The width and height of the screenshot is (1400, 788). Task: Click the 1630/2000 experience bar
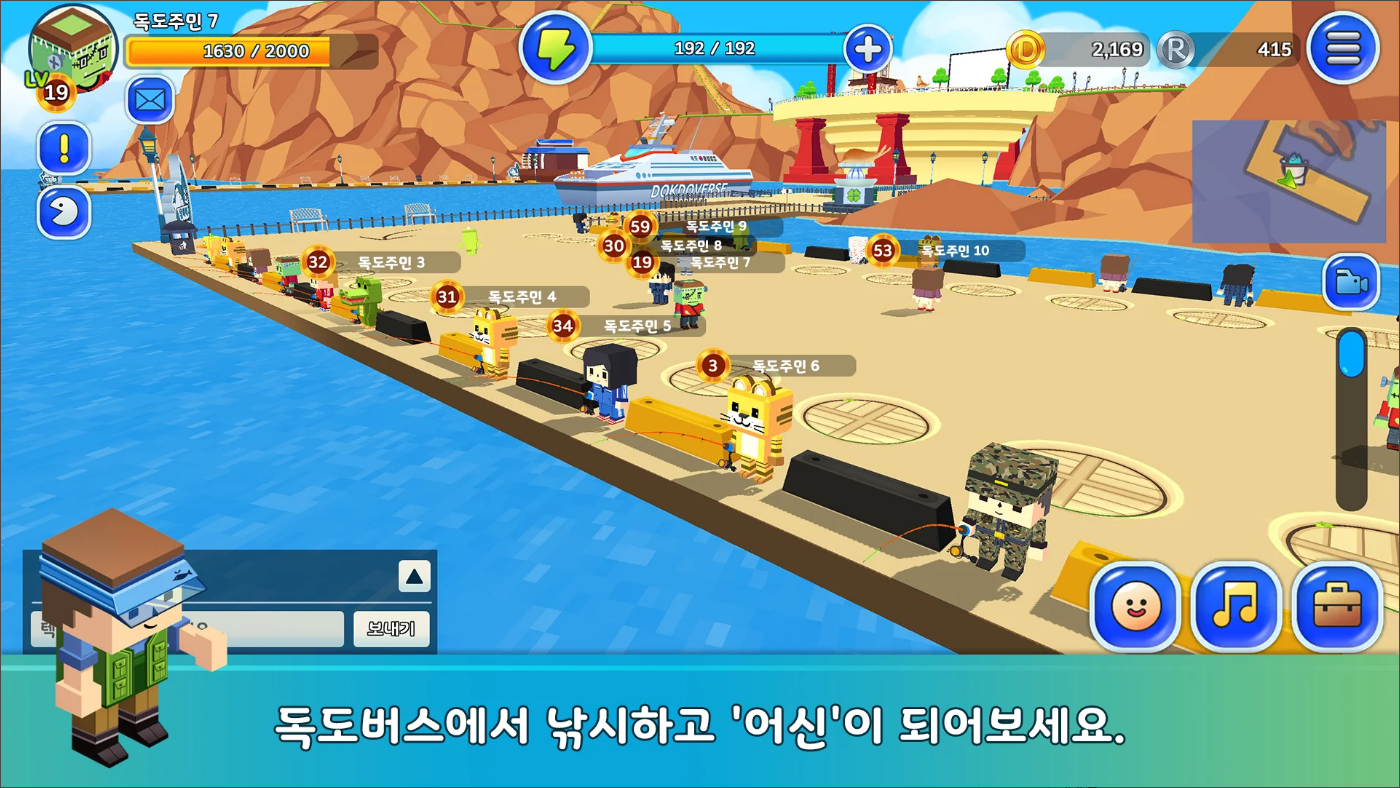[x=250, y=50]
